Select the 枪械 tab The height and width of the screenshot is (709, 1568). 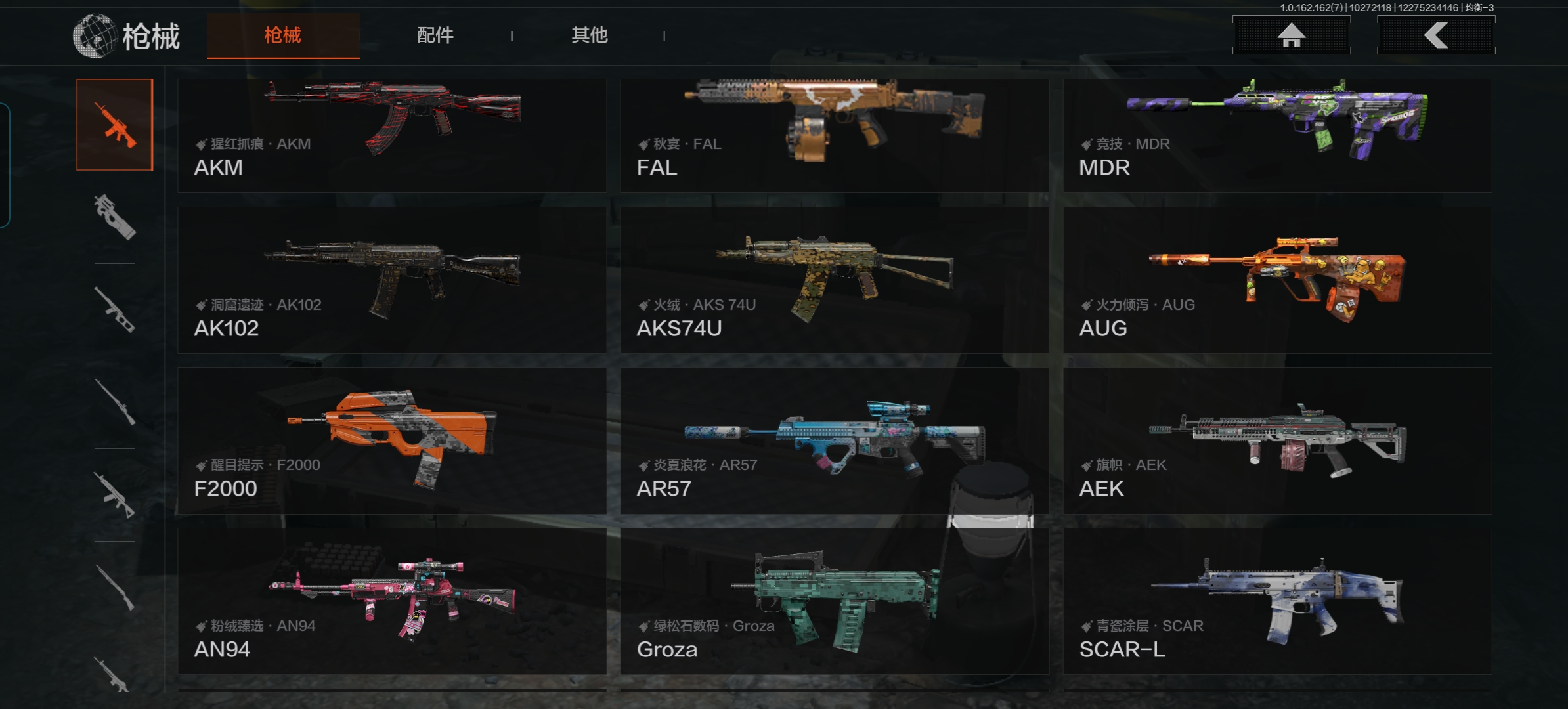[283, 35]
